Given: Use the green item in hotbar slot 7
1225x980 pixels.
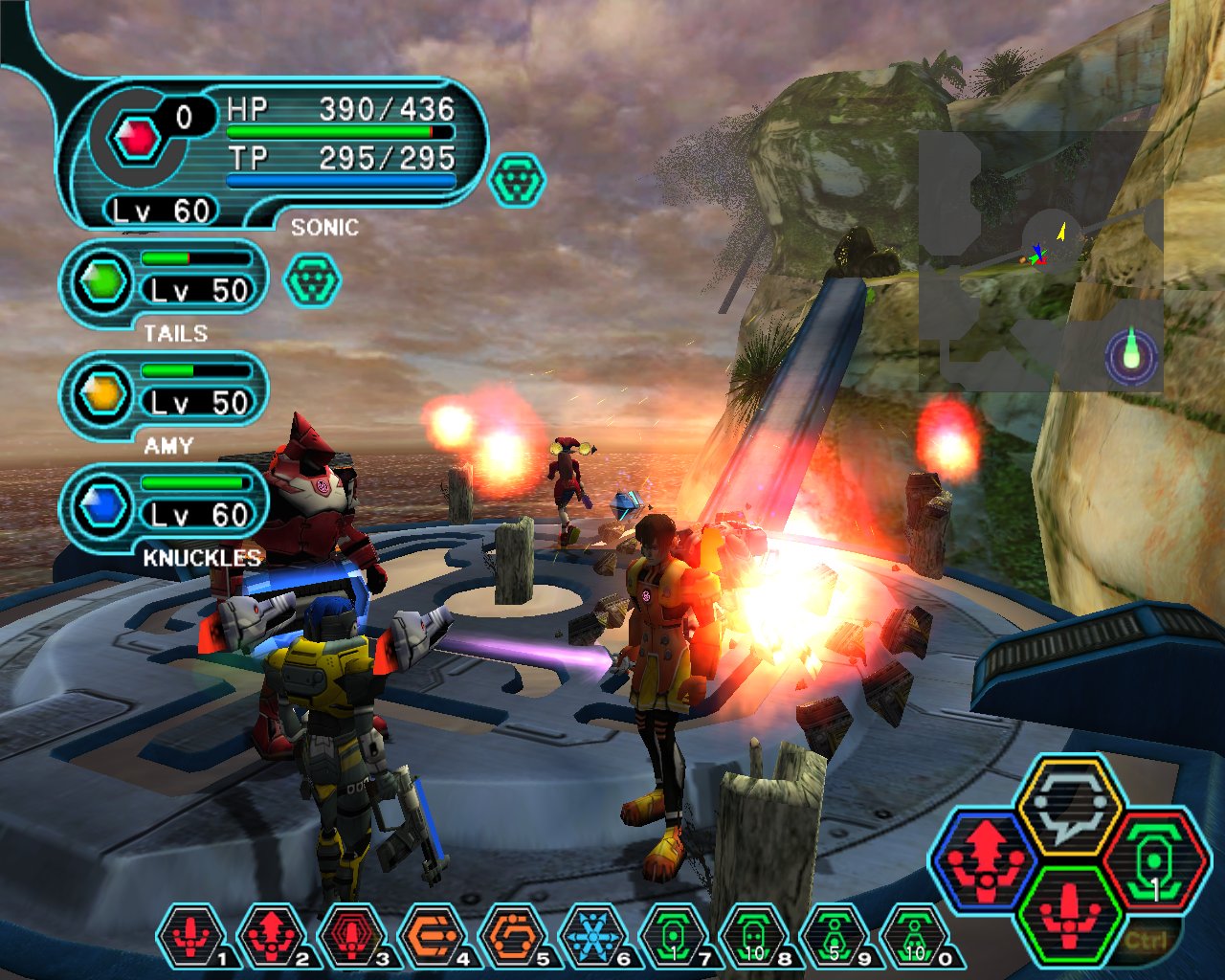Looking at the screenshot, I should [674, 936].
